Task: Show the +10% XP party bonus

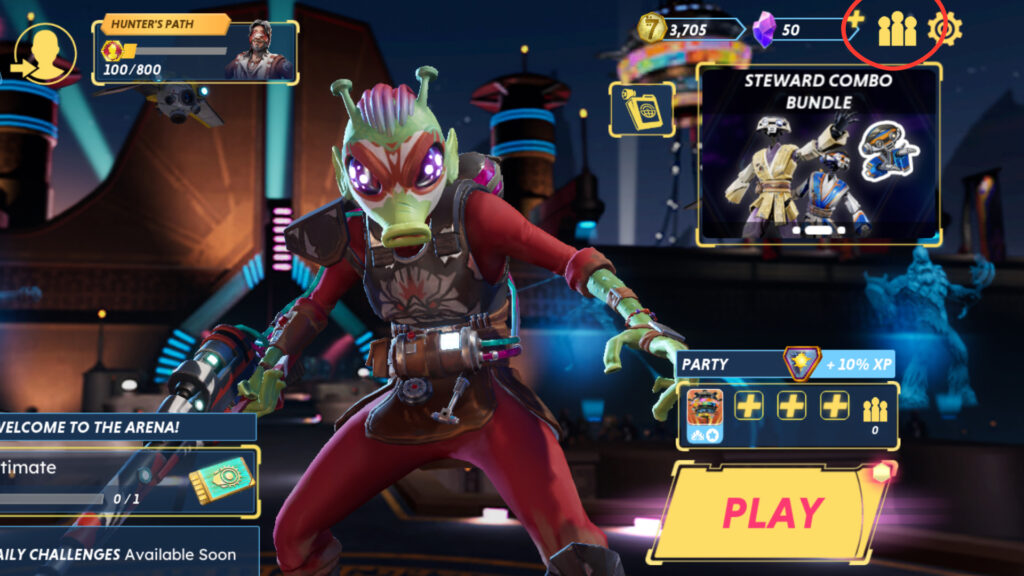Action: click(857, 364)
